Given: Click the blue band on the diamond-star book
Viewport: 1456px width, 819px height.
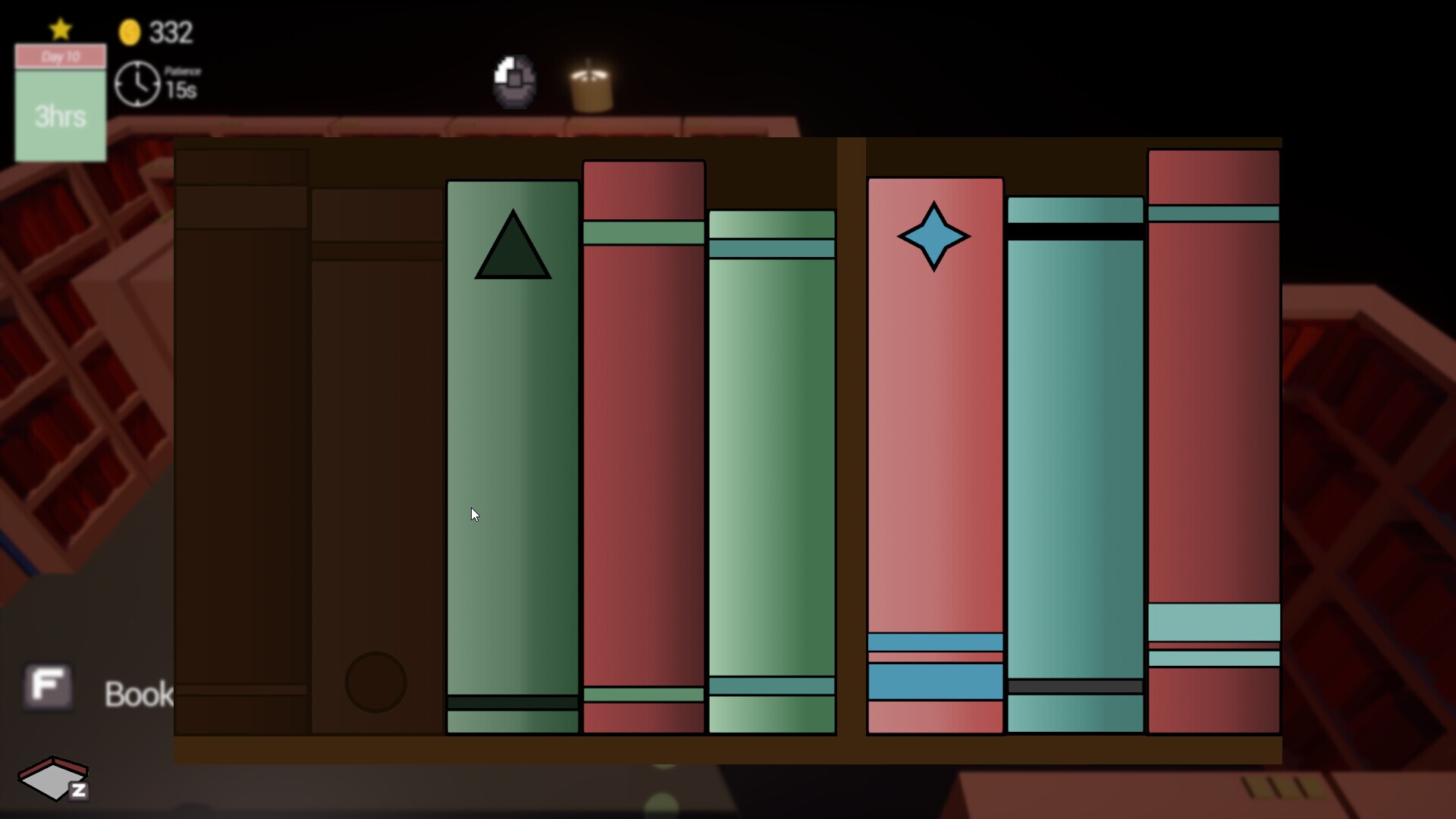Looking at the screenshot, I should tap(935, 682).
